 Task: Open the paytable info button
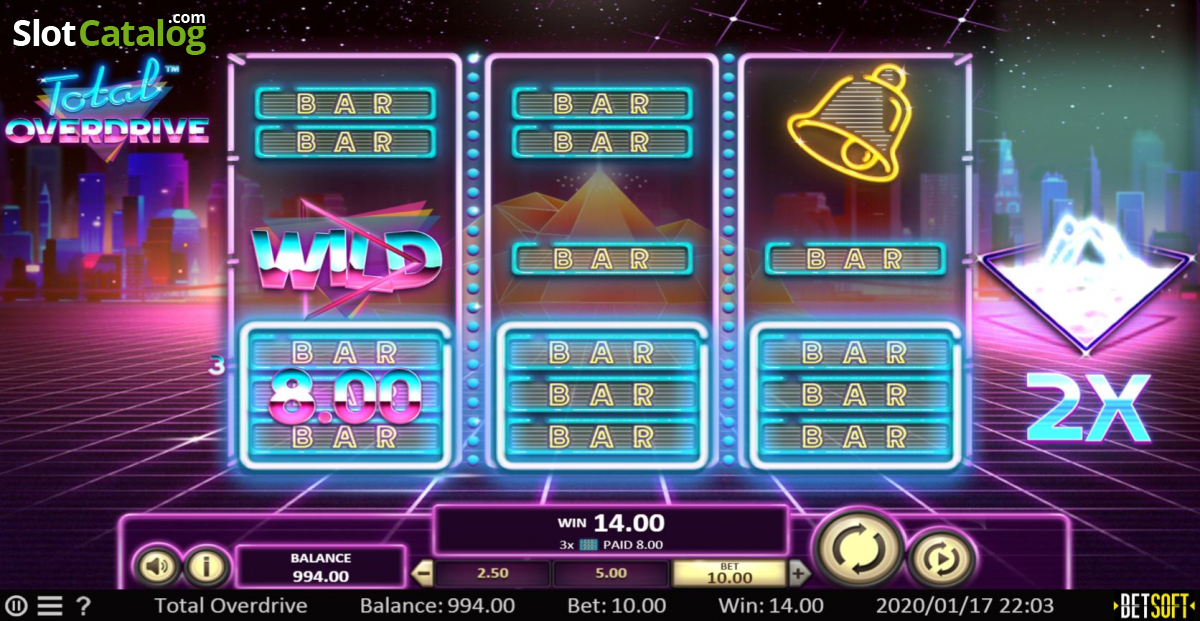206,567
